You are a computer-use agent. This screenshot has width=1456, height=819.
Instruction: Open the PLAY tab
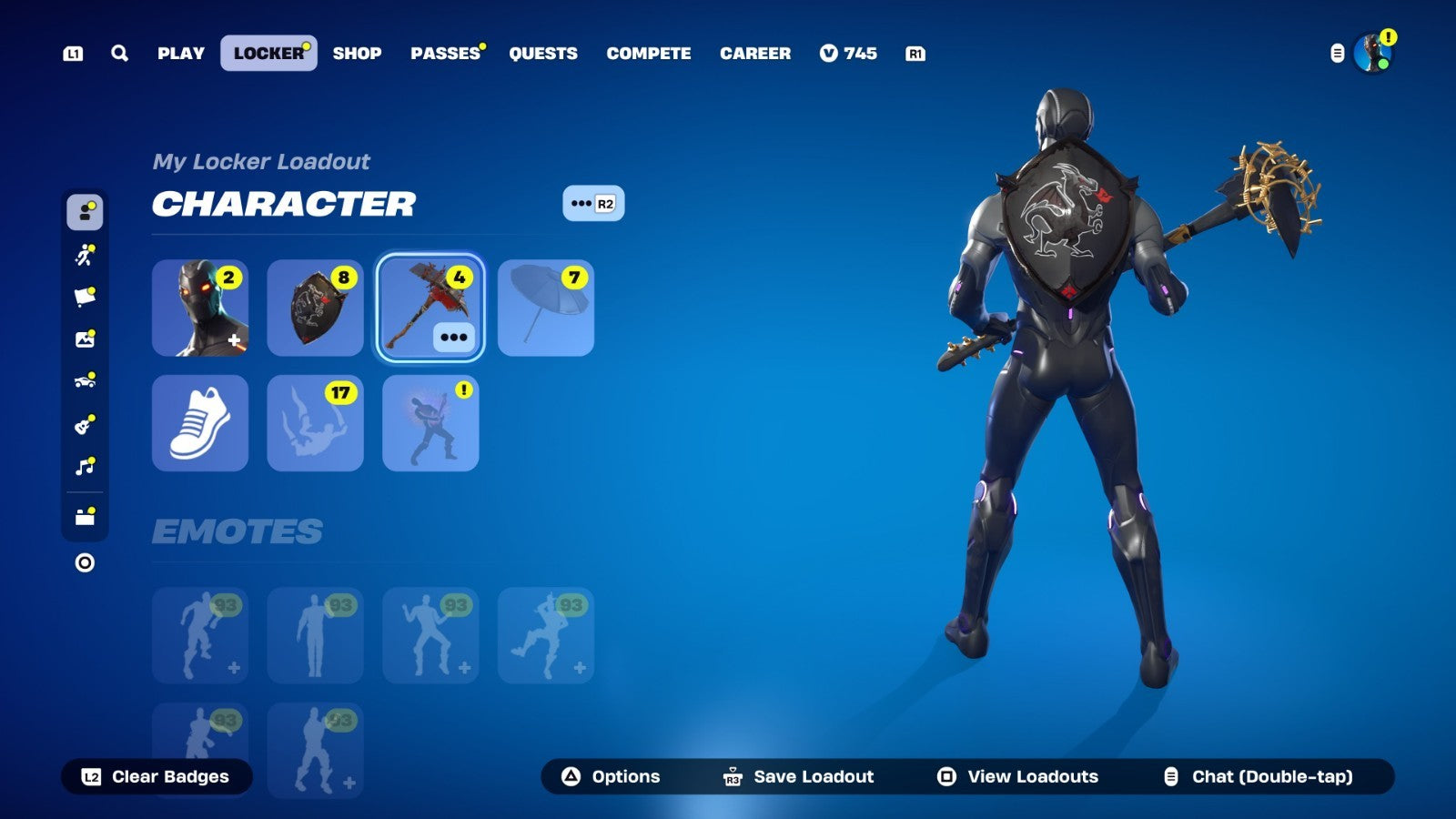click(181, 54)
